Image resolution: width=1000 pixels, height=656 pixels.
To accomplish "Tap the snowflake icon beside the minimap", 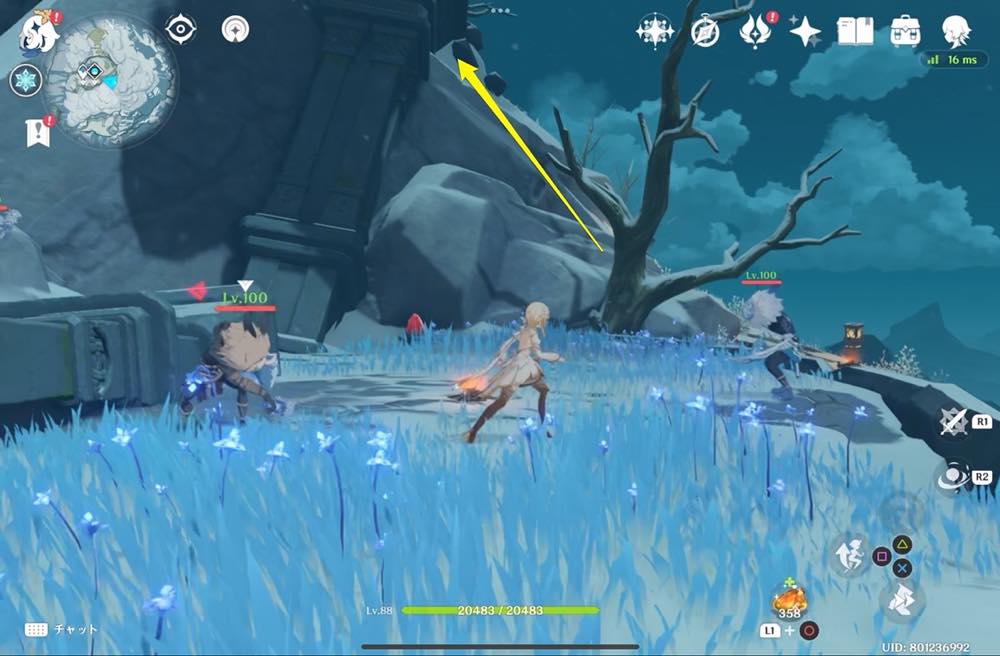I will (25, 81).
